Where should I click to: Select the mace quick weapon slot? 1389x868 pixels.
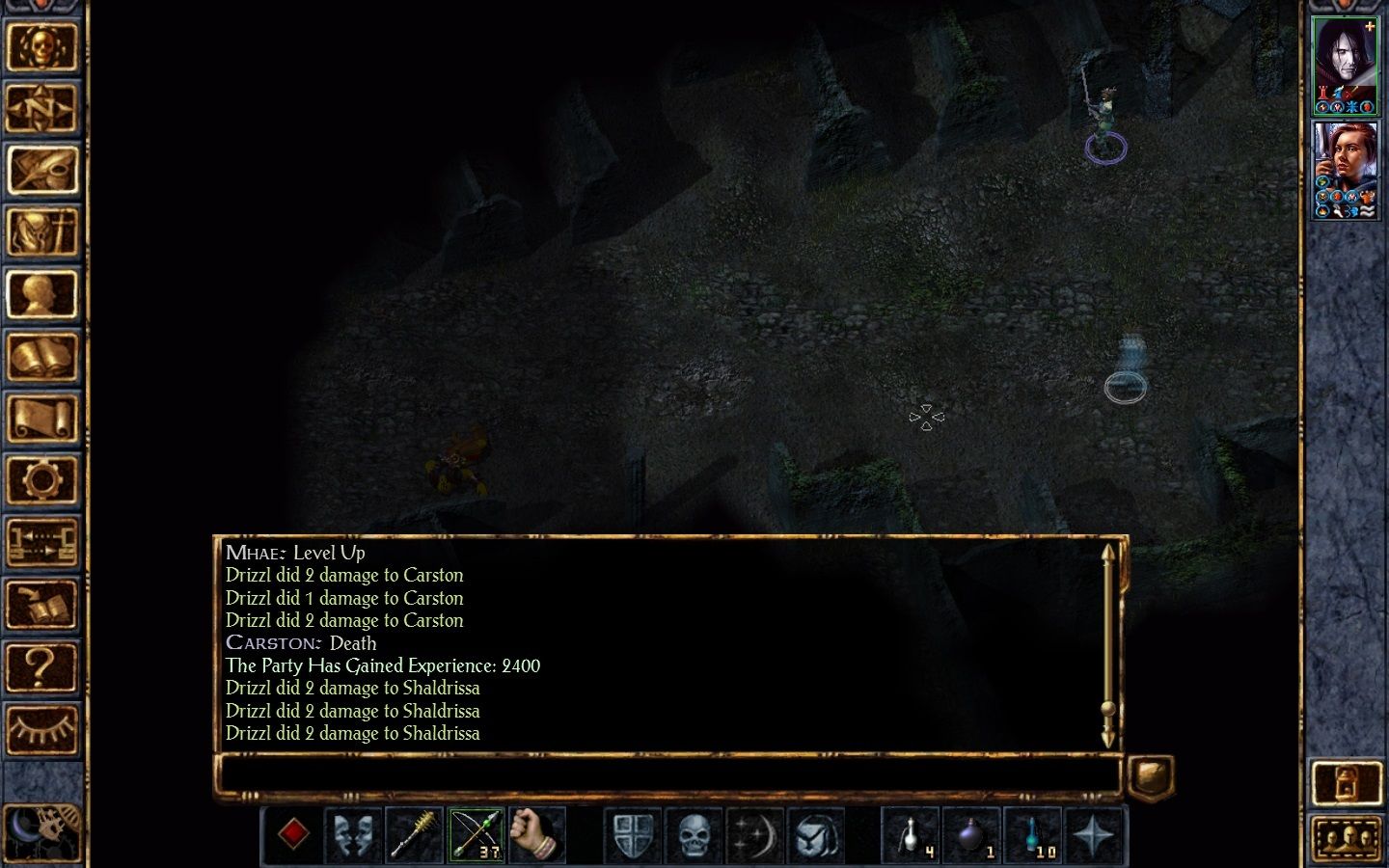415,833
